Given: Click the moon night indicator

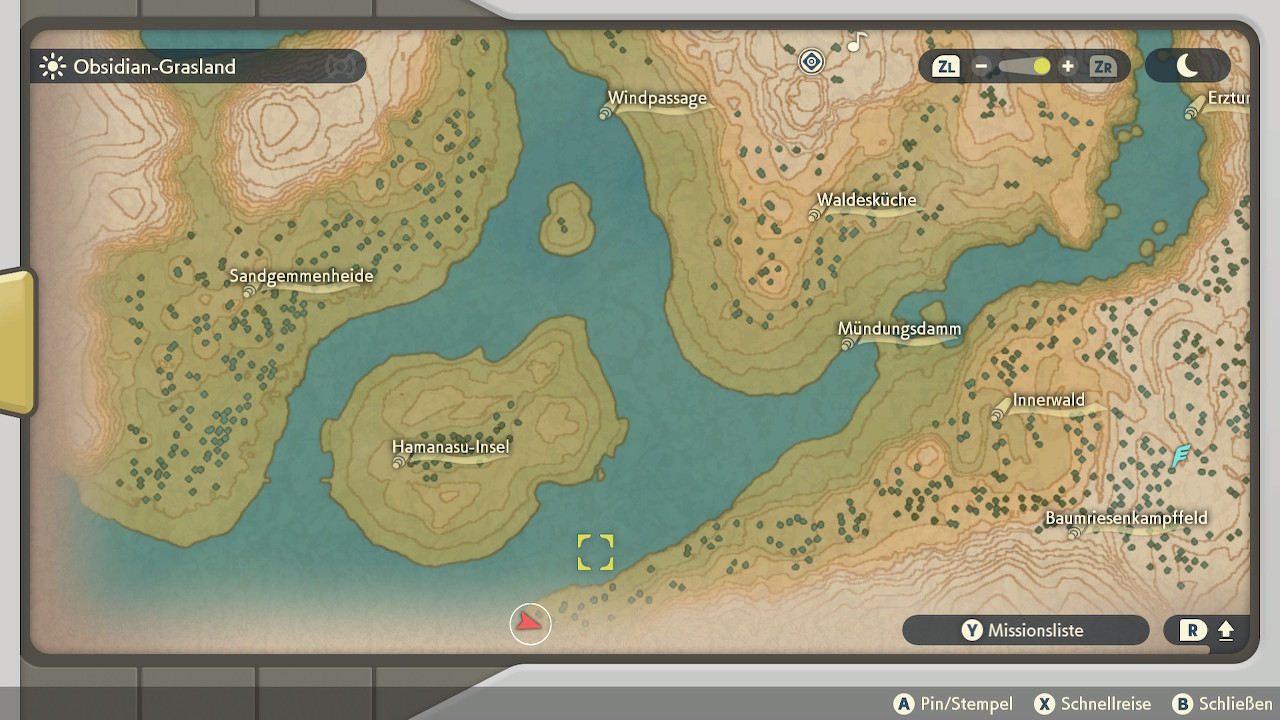Looking at the screenshot, I should click(x=1187, y=66).
